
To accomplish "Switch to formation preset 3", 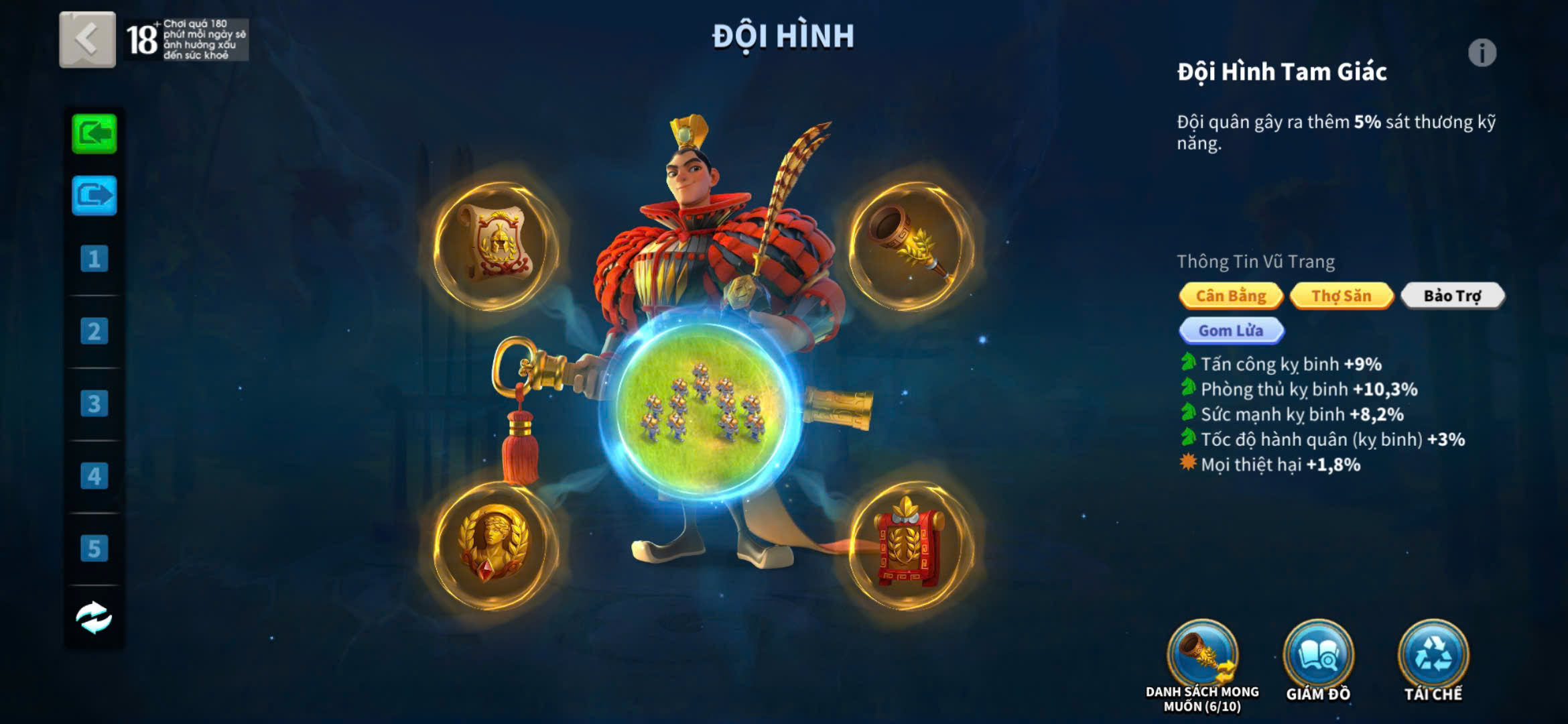I will tap(94, 404).
